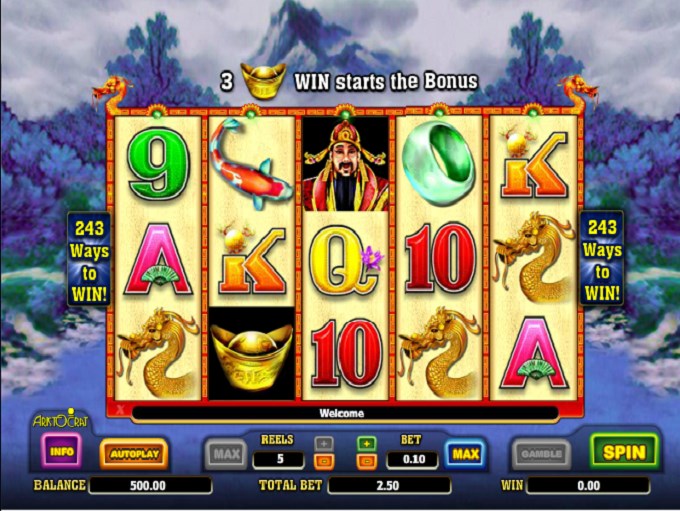
Task: Click the grey plus button for reels
Action: (x=324, y=442)
